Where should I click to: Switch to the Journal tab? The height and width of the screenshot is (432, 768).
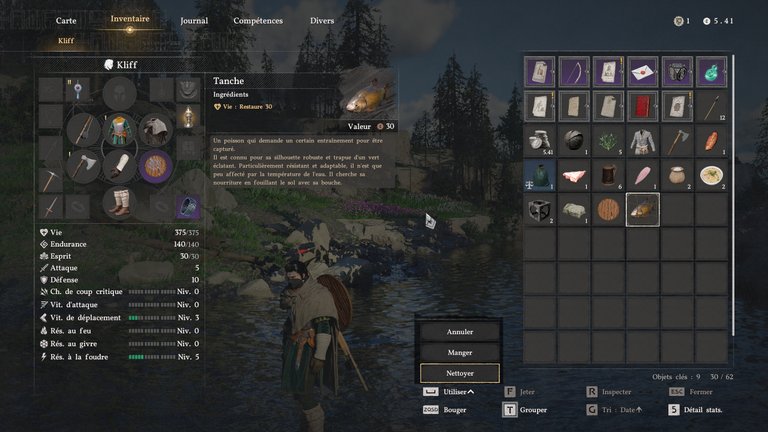coord(194,20)
